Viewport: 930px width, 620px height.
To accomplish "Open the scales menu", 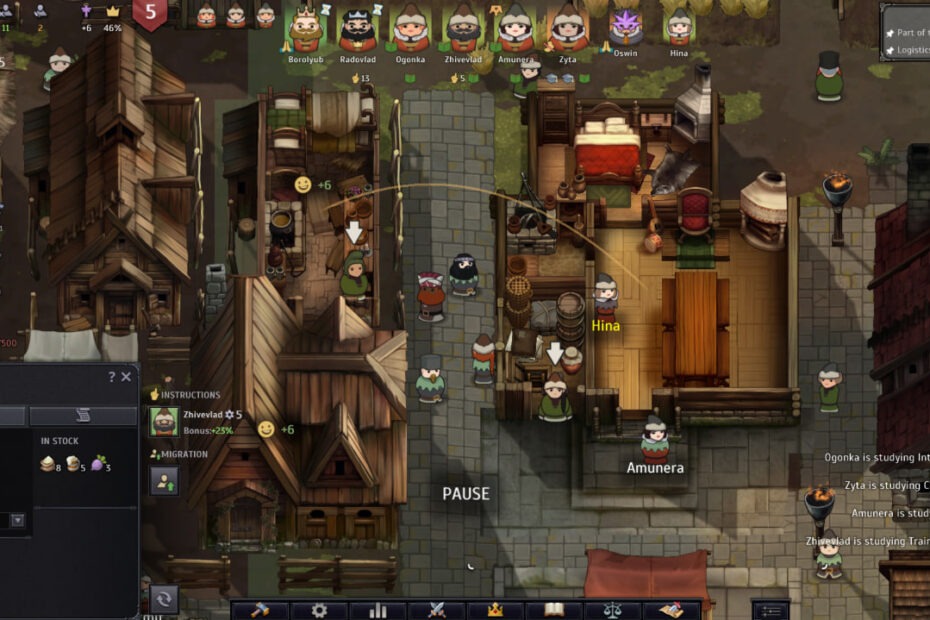I will (612, 610).
